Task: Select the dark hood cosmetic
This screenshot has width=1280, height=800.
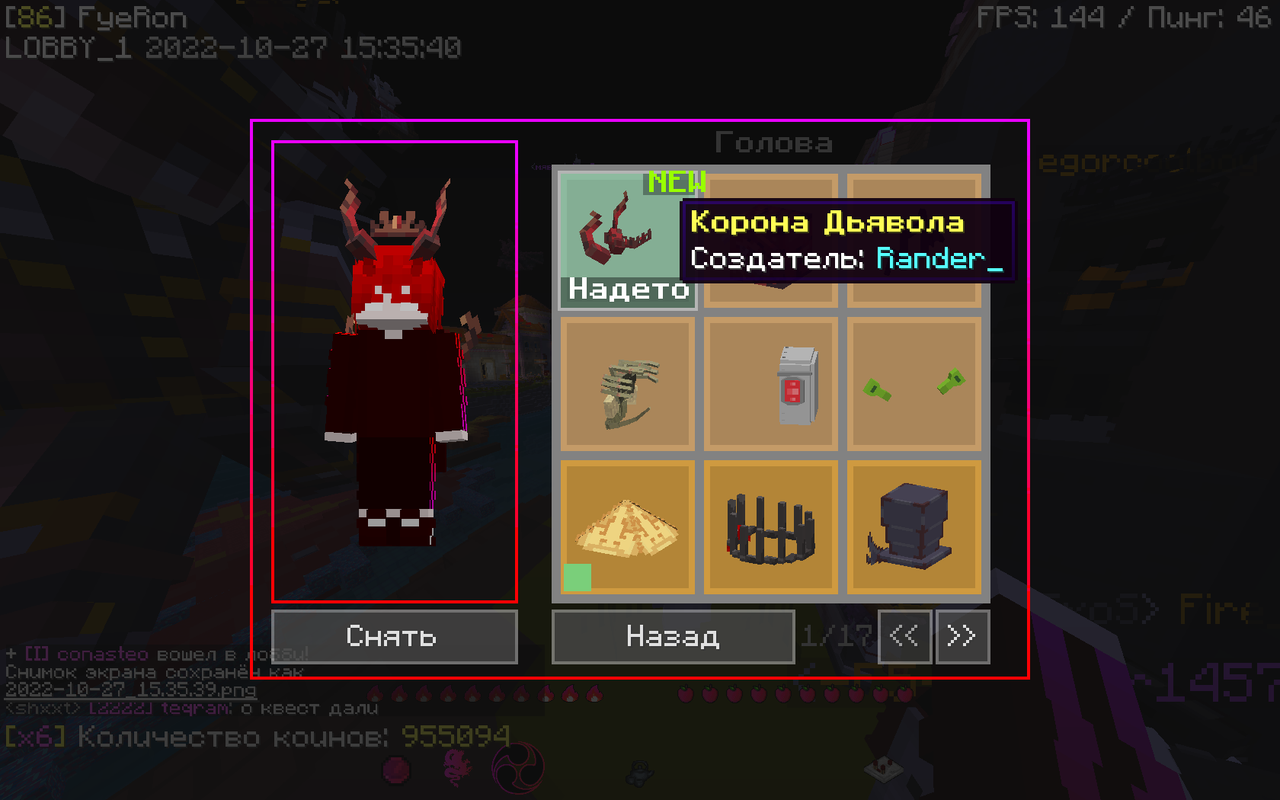Action: coord(770,240)
